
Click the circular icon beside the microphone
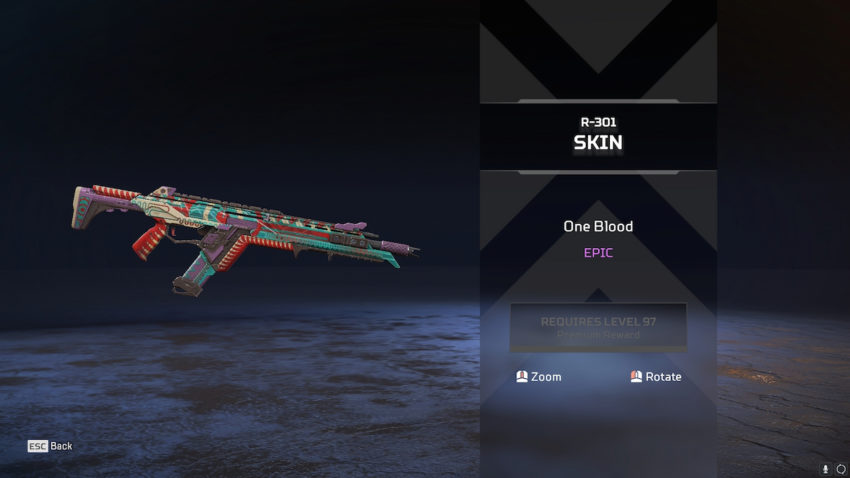click(x=840, y=468)
